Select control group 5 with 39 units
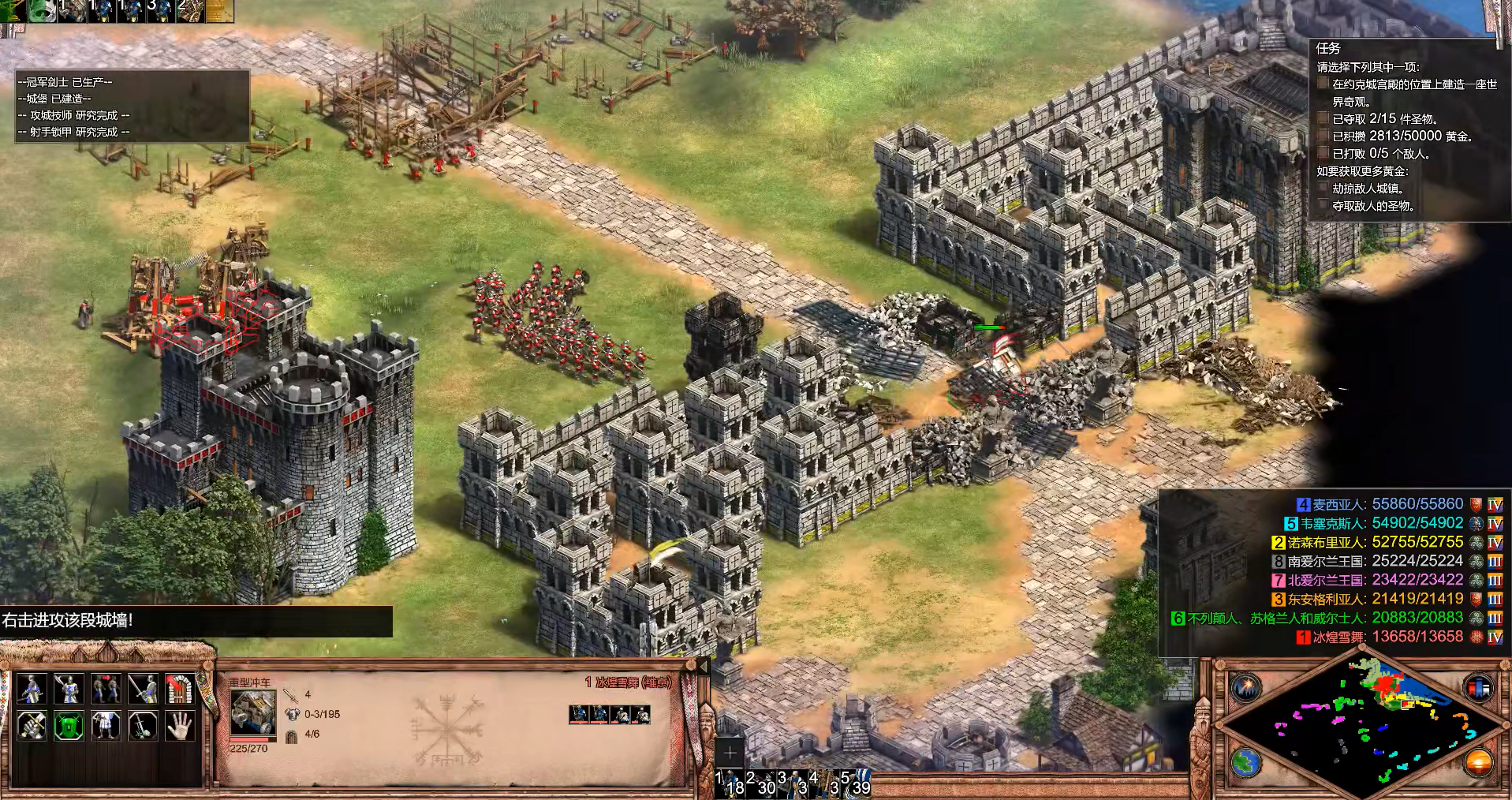The height and width of the screenshot is (800, 1512). [x=857, y=782]
